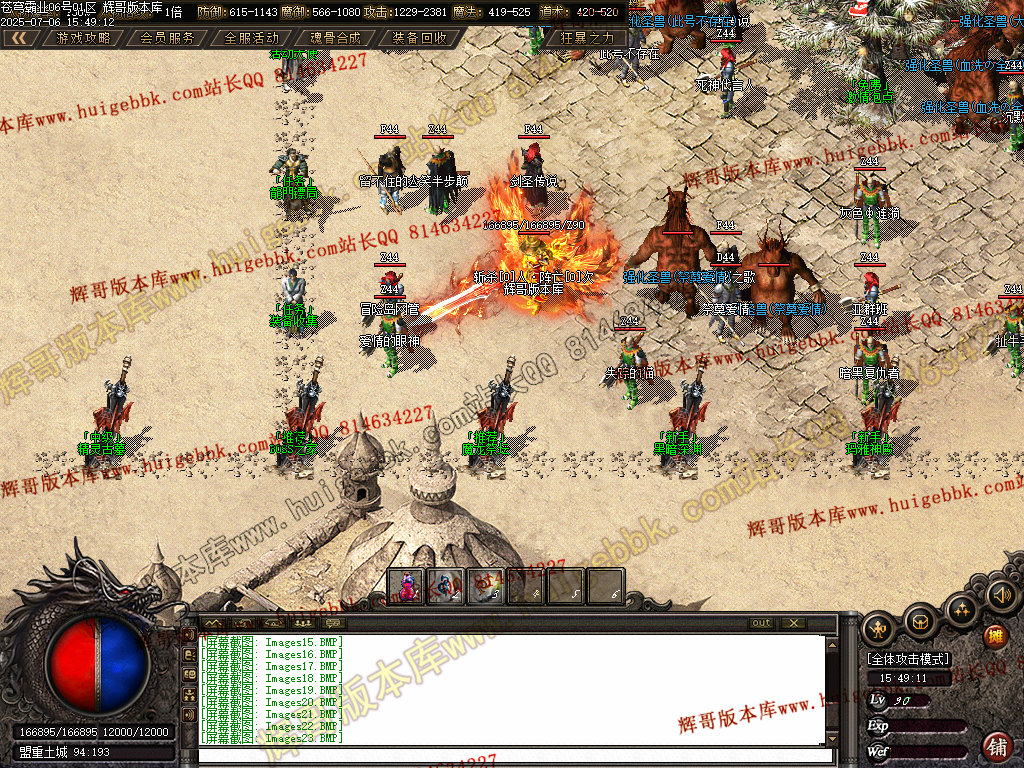Click the chat panel 'out' button
The image size is (1024, 768).
762,623
